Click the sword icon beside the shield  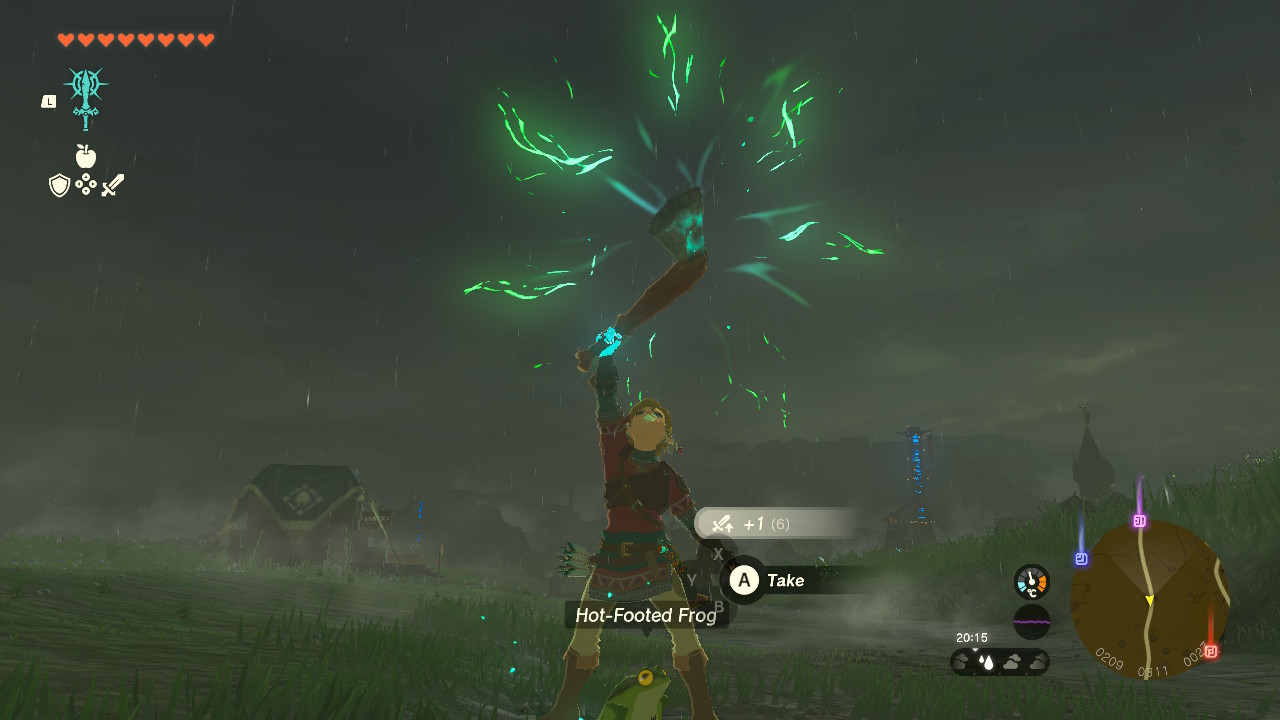tap(113, 183)
